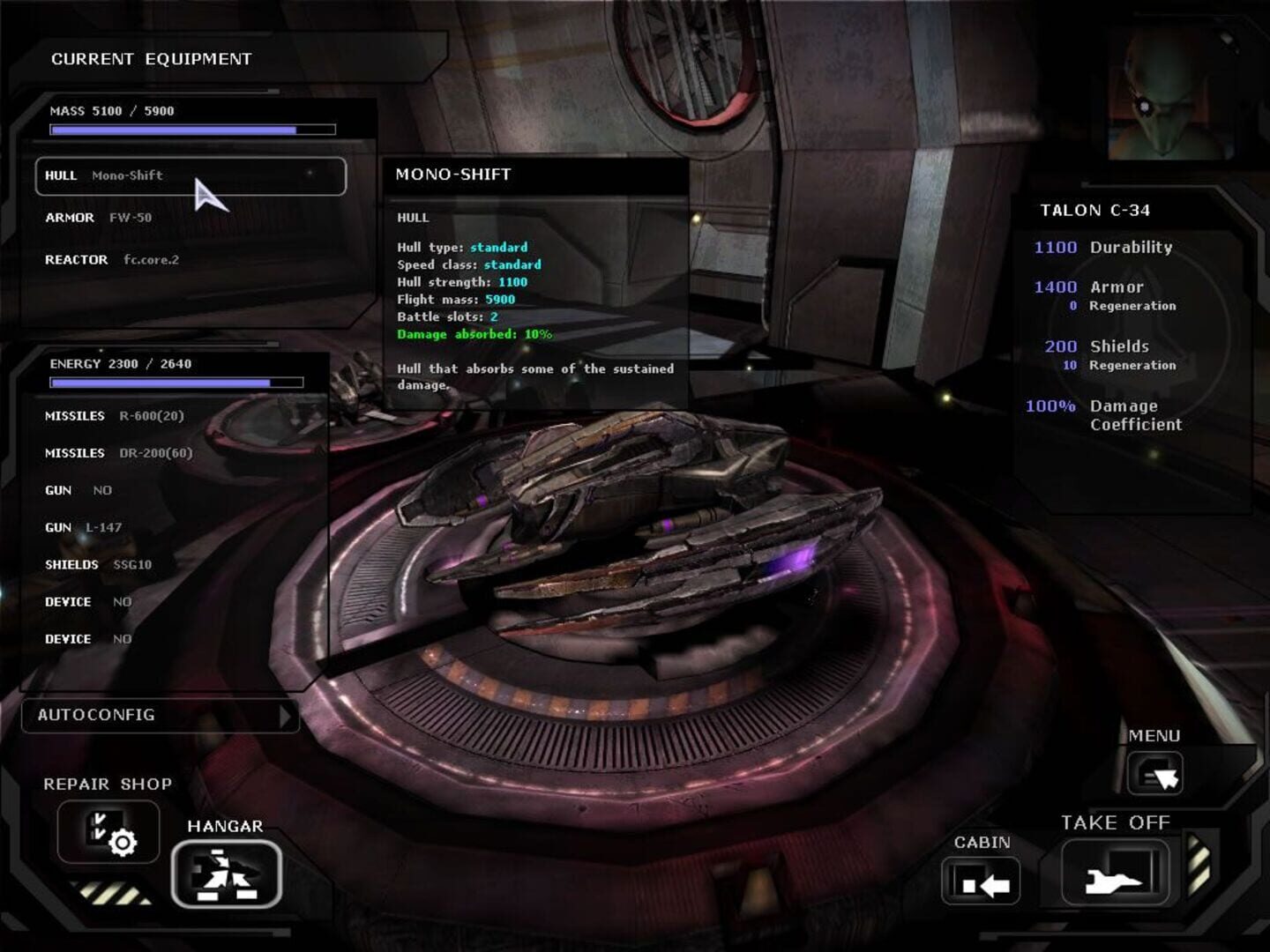Toggle the empty GUN slot labeled NO
This screenshot has height=952, width=1270.
point(79,490)
